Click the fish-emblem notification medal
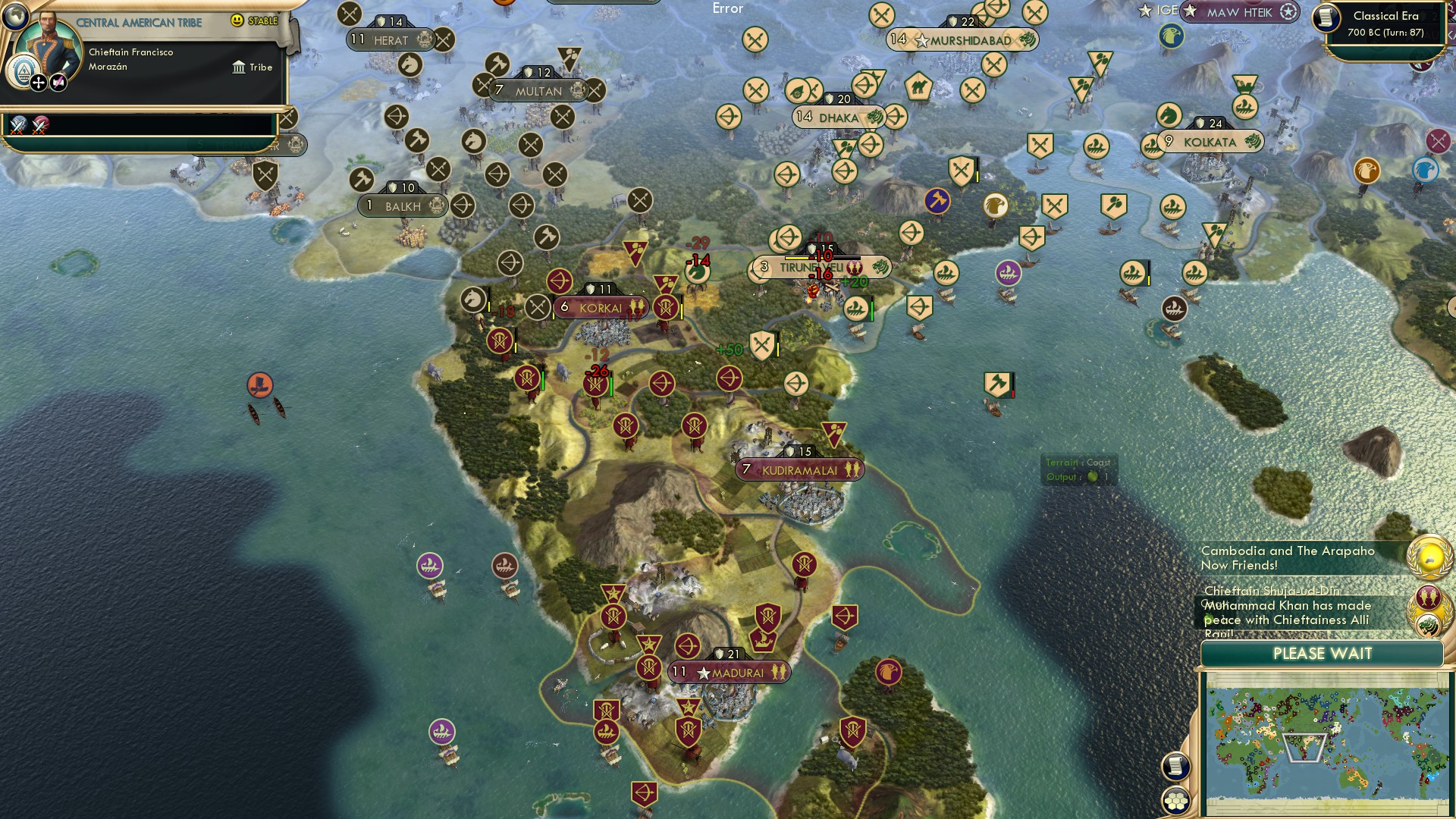The width and height of the screenshot is (1456, 819). point(1427,598)
